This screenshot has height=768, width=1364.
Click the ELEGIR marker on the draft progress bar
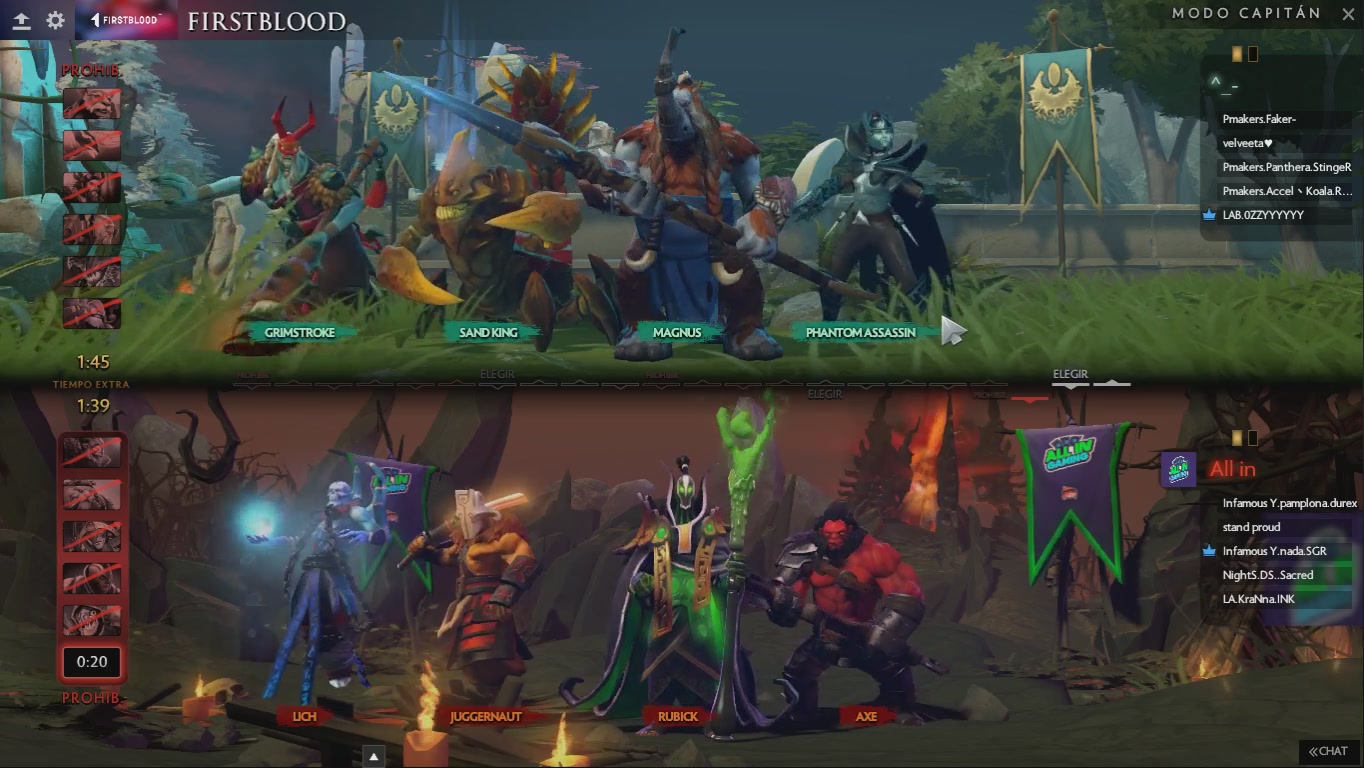(x=1069, y=372)
